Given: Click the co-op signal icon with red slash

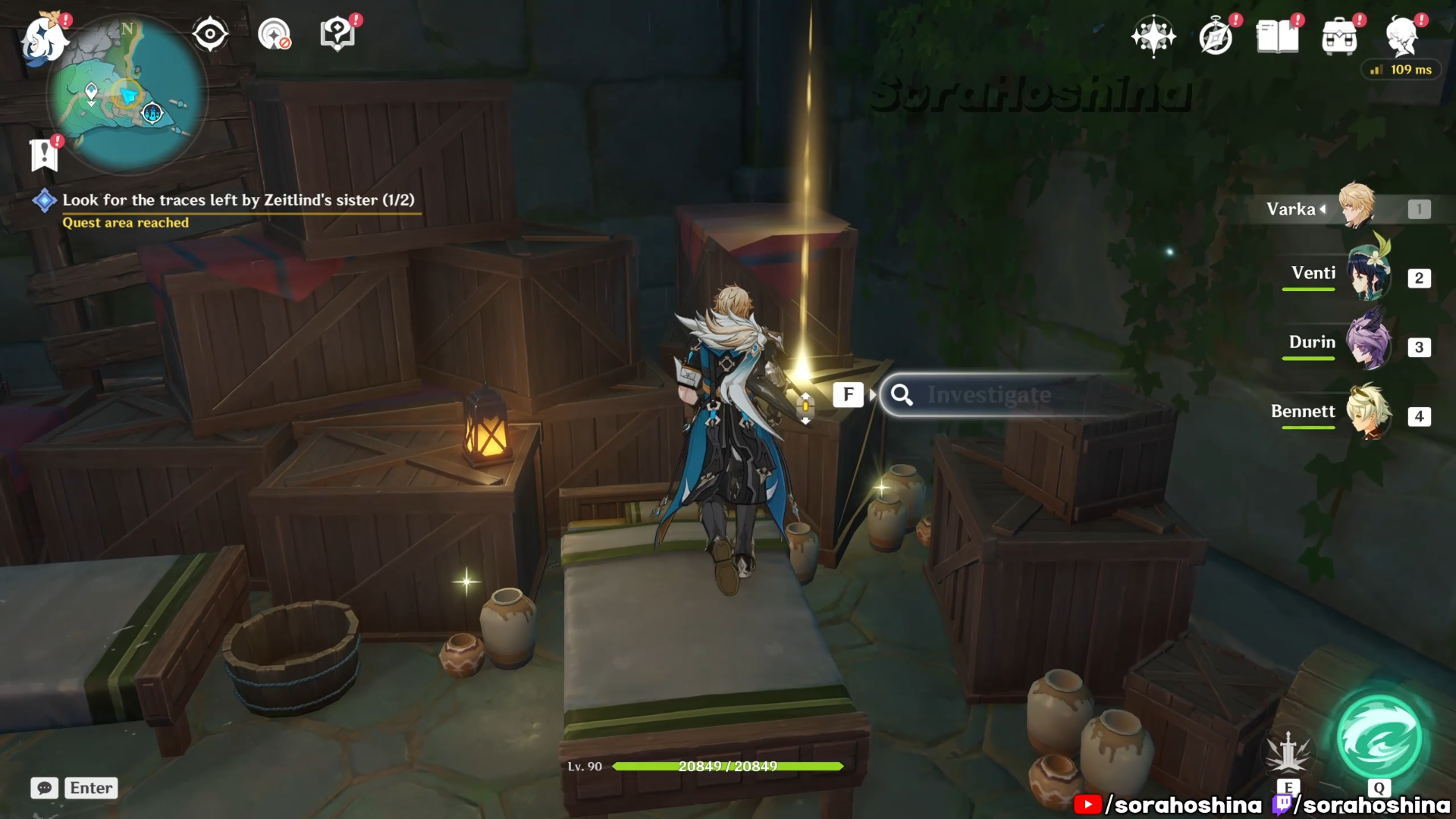Looking at the screenshot, I should 274,34.
